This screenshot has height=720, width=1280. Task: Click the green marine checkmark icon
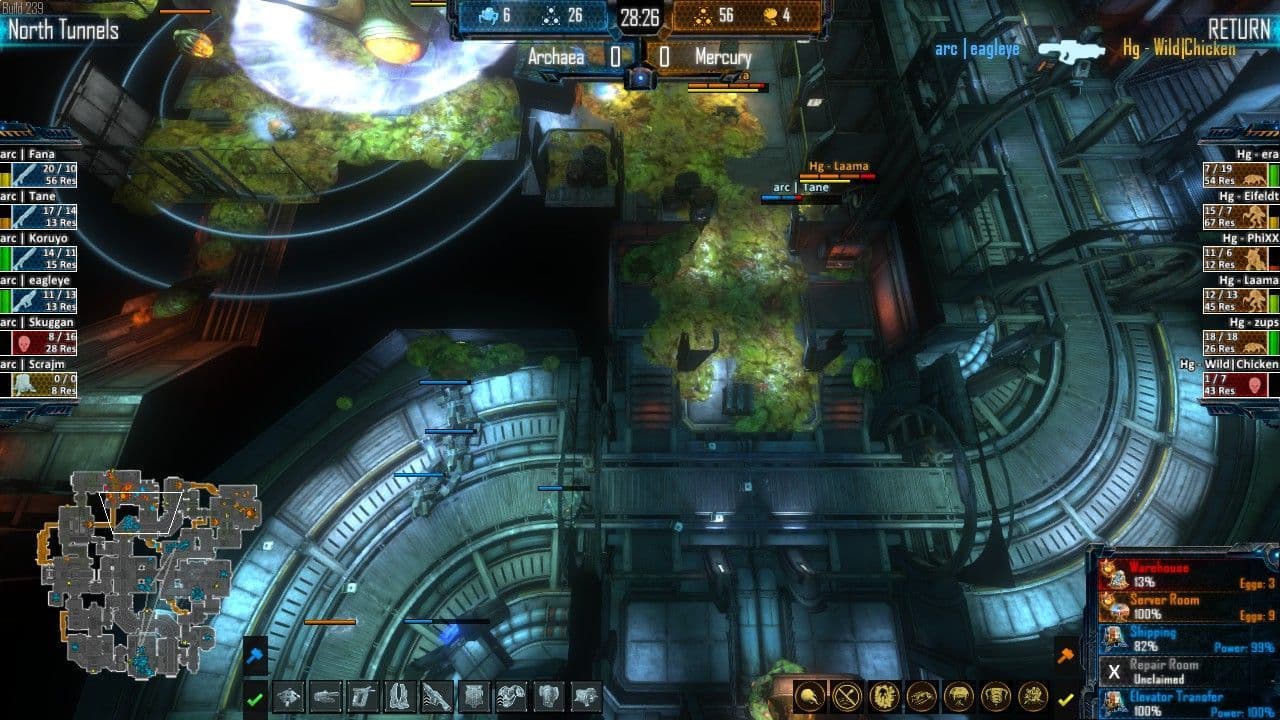pyautogui.click(x=255, y=699)
